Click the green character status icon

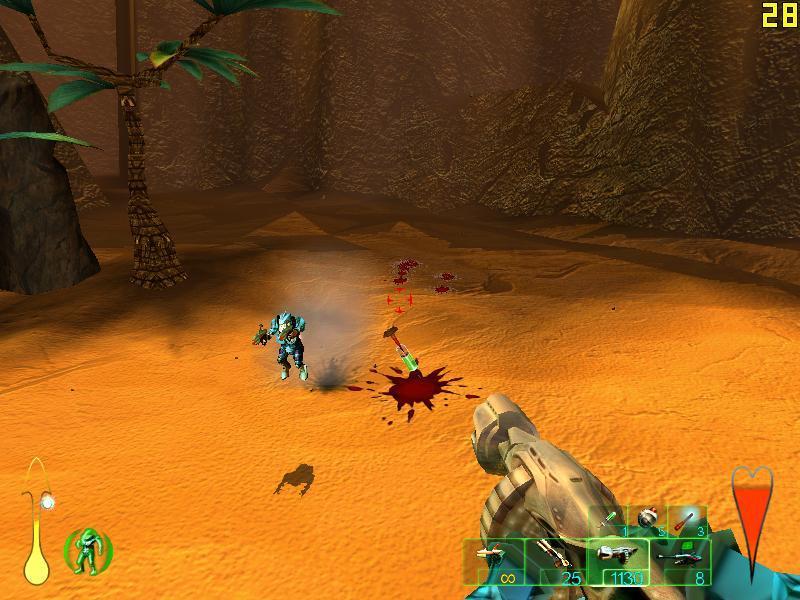[x=88, y=549]
